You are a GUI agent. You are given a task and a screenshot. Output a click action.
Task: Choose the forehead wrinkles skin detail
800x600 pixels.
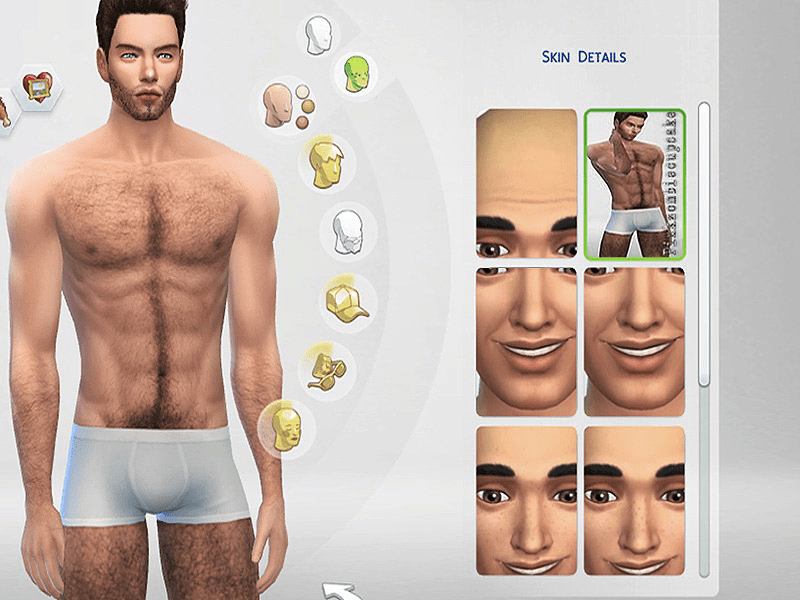click(x=527, y=184)
